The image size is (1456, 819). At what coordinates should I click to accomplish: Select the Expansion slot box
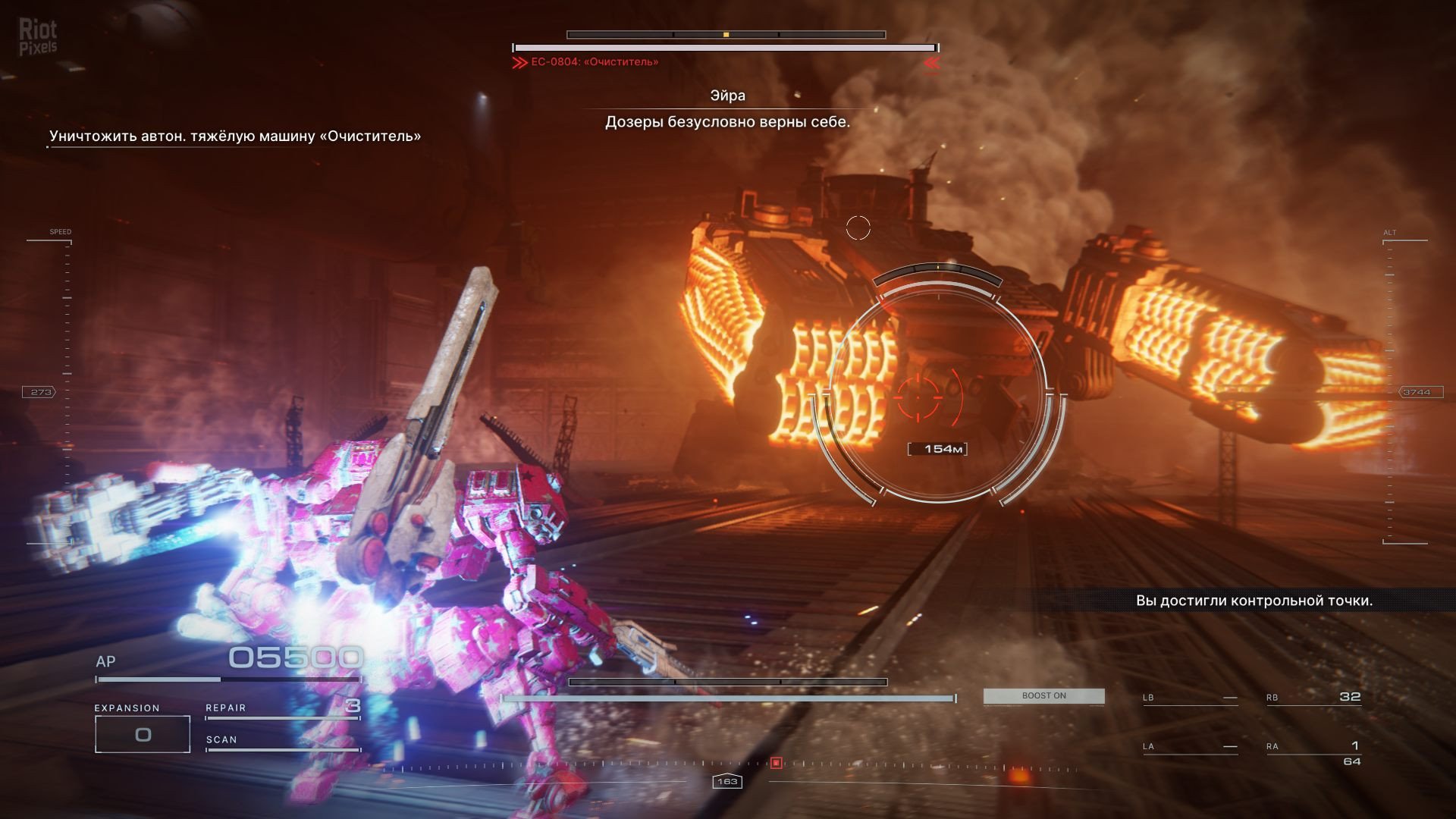(143, 734)
